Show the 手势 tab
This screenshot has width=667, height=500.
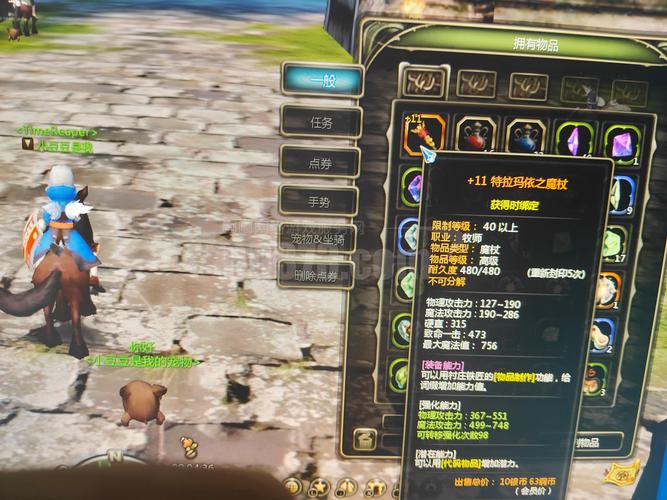click(319, 201)
